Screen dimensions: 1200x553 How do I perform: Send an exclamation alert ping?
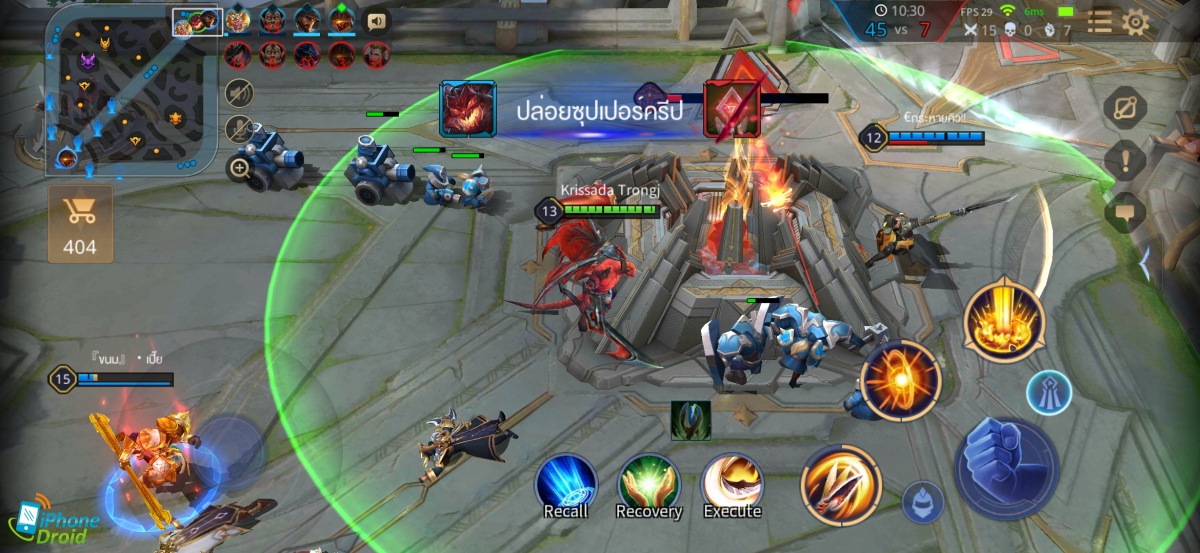tap(1125, 160)
